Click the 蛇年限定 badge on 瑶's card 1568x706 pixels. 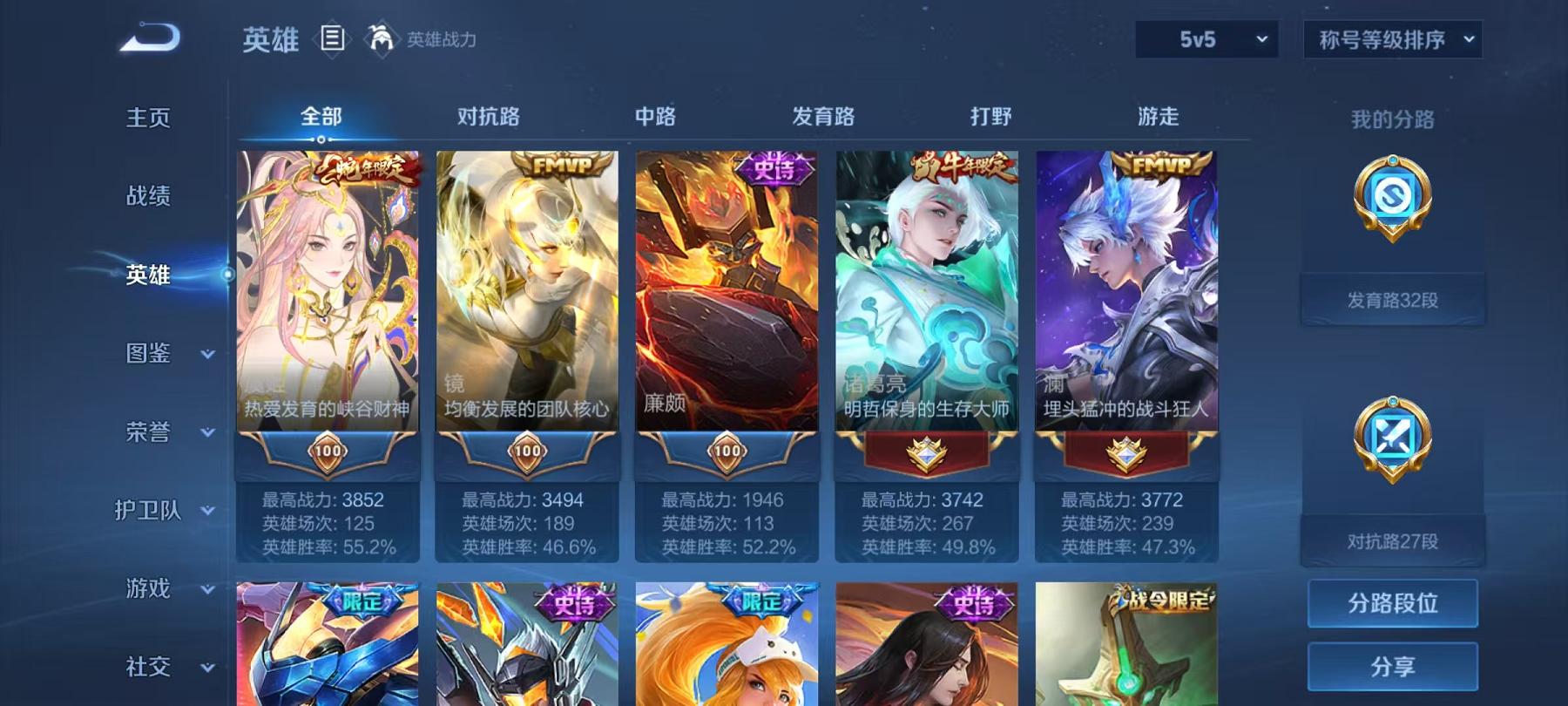point(364,170)
